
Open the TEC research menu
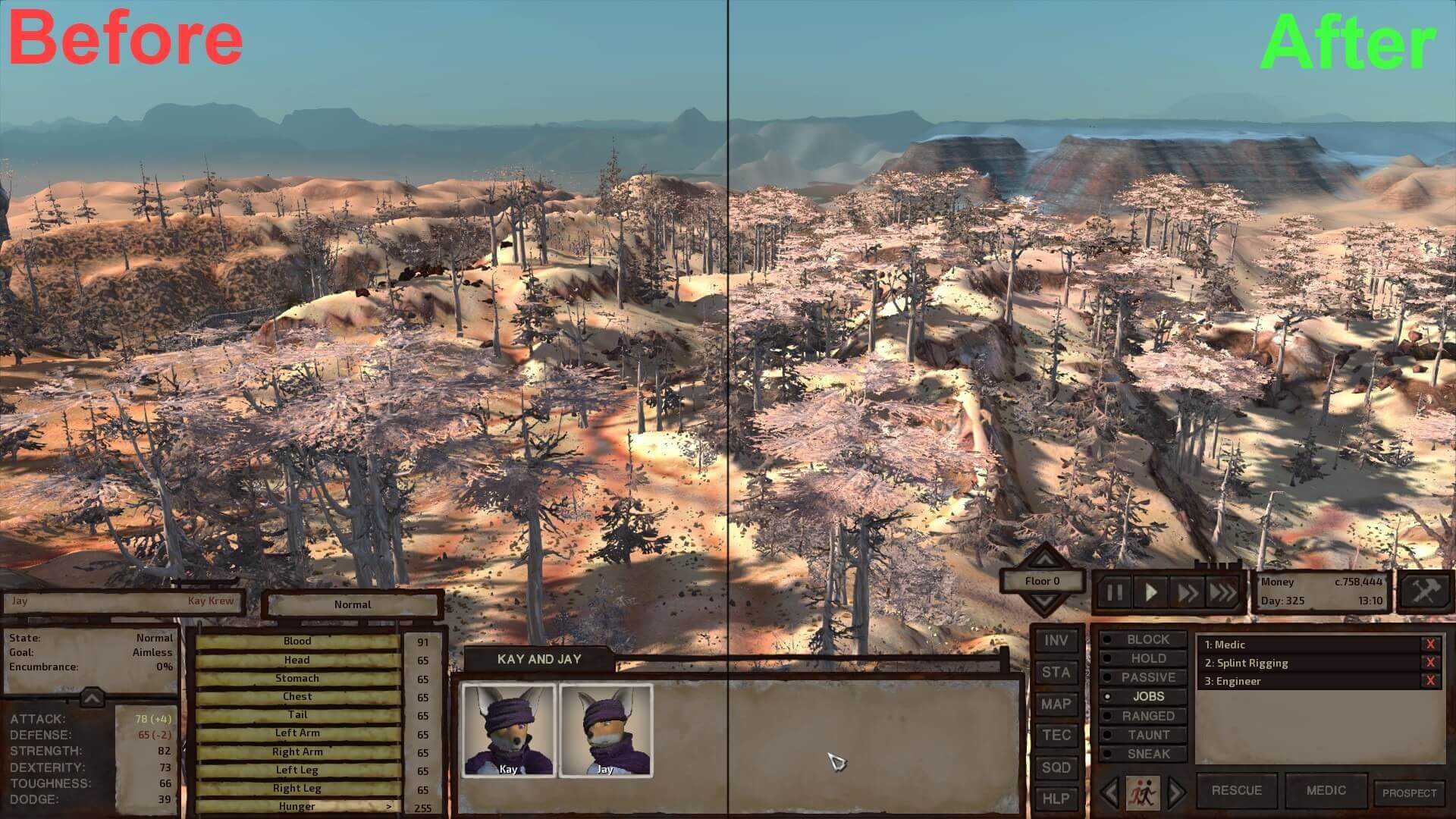coord(1056,736)
